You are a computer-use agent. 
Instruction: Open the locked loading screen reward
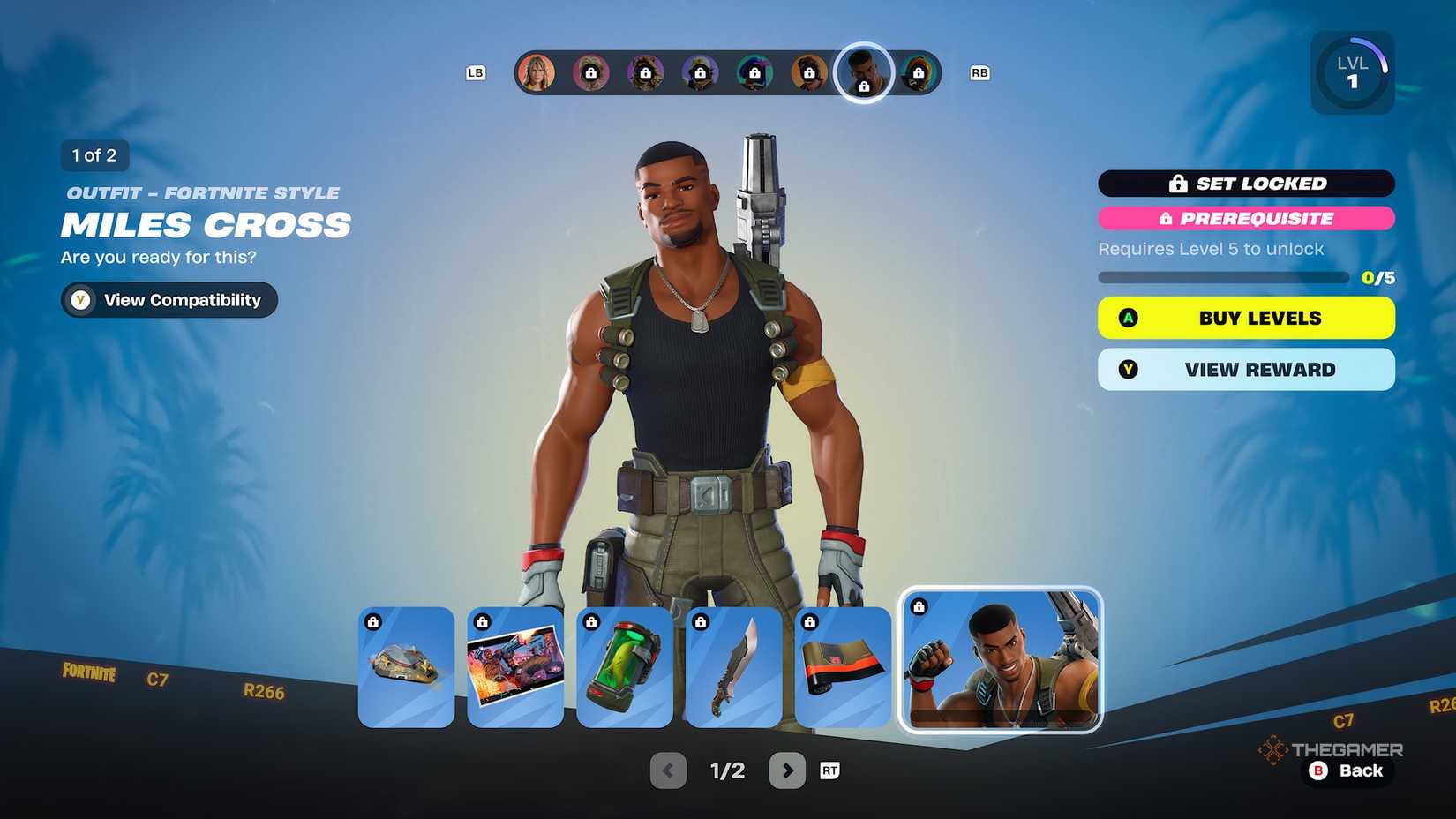click(515, 668)
